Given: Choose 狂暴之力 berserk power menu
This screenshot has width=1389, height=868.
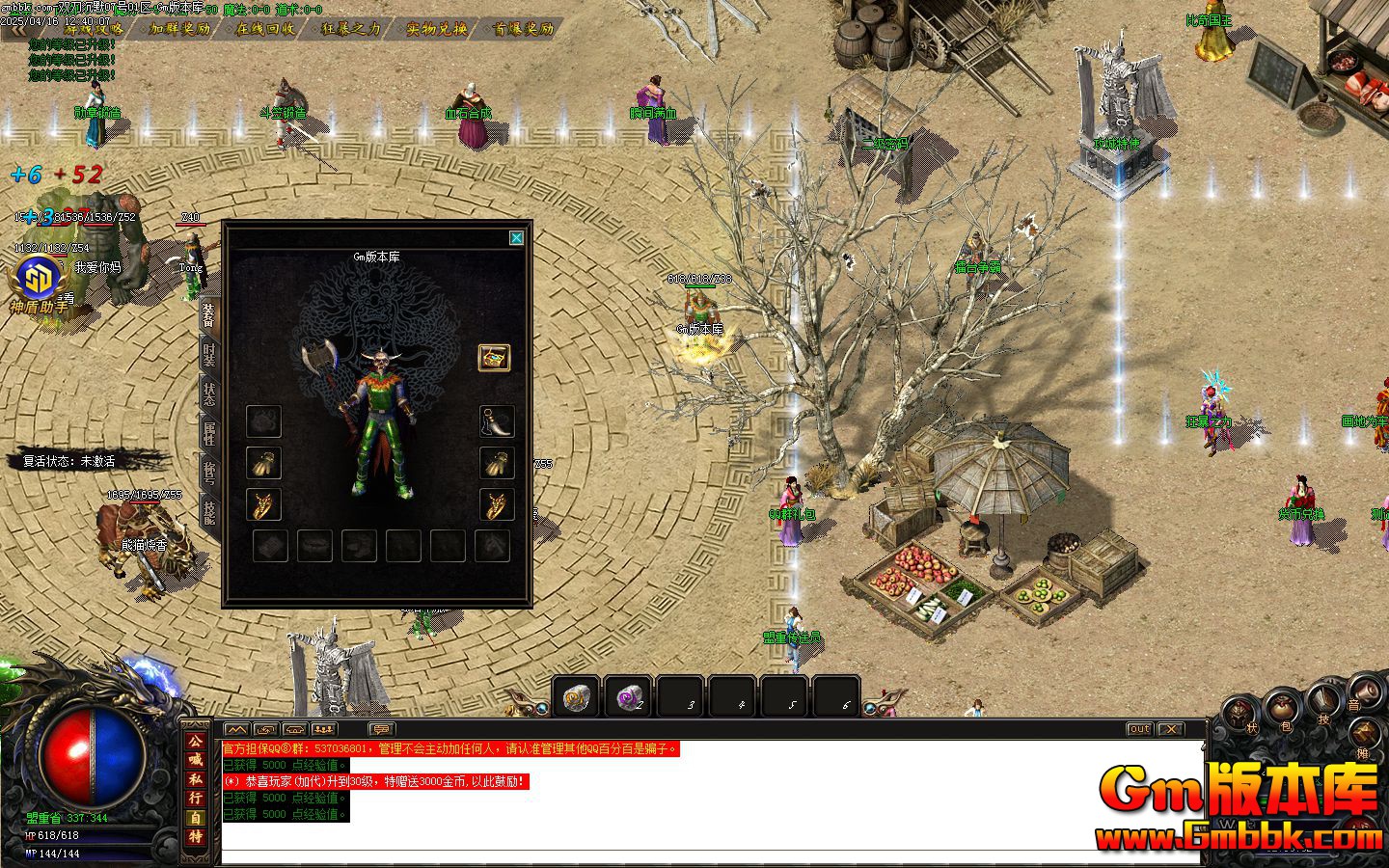Looking at the screenshot, I should click(x=350, y=29).
